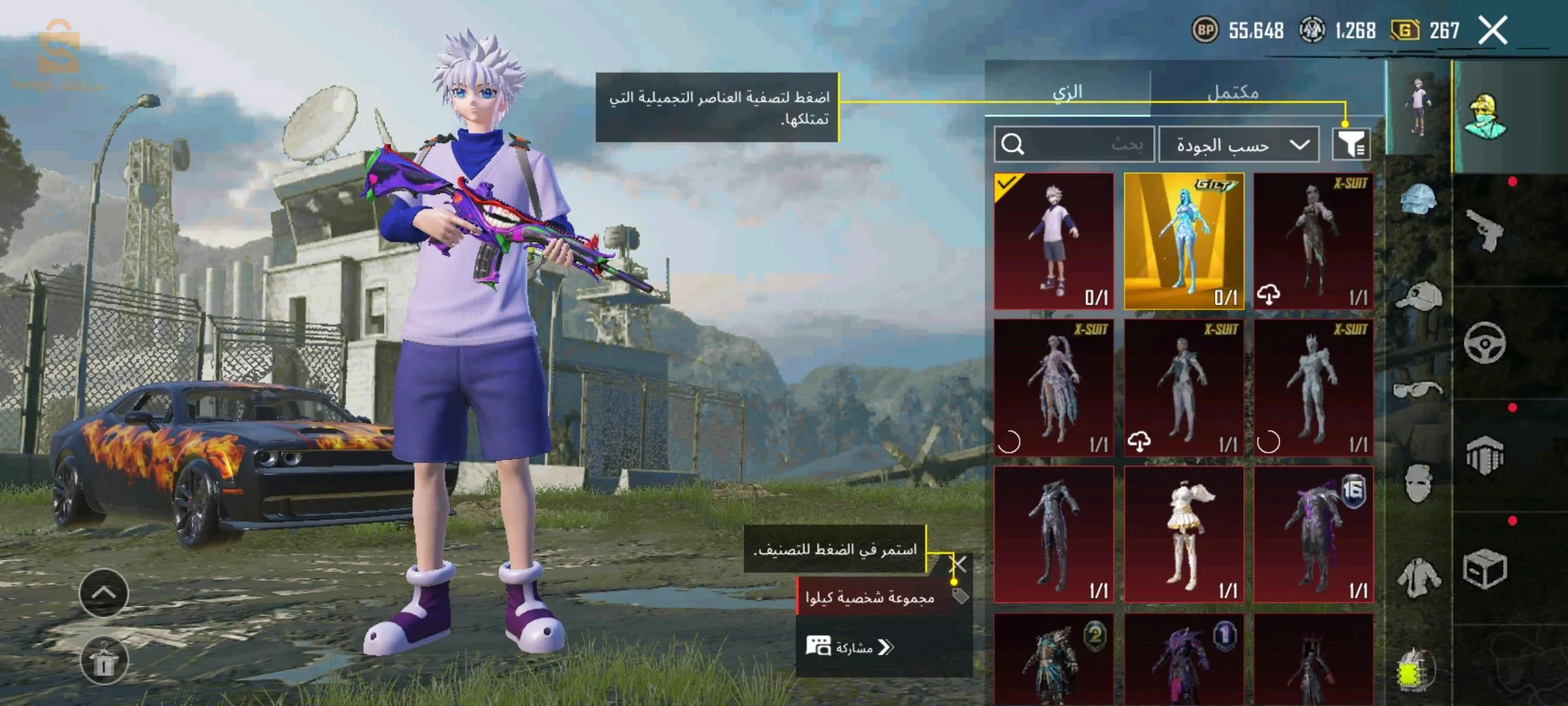
Task: Select the white winged dress outfit
Action: tap(1184, 533)
